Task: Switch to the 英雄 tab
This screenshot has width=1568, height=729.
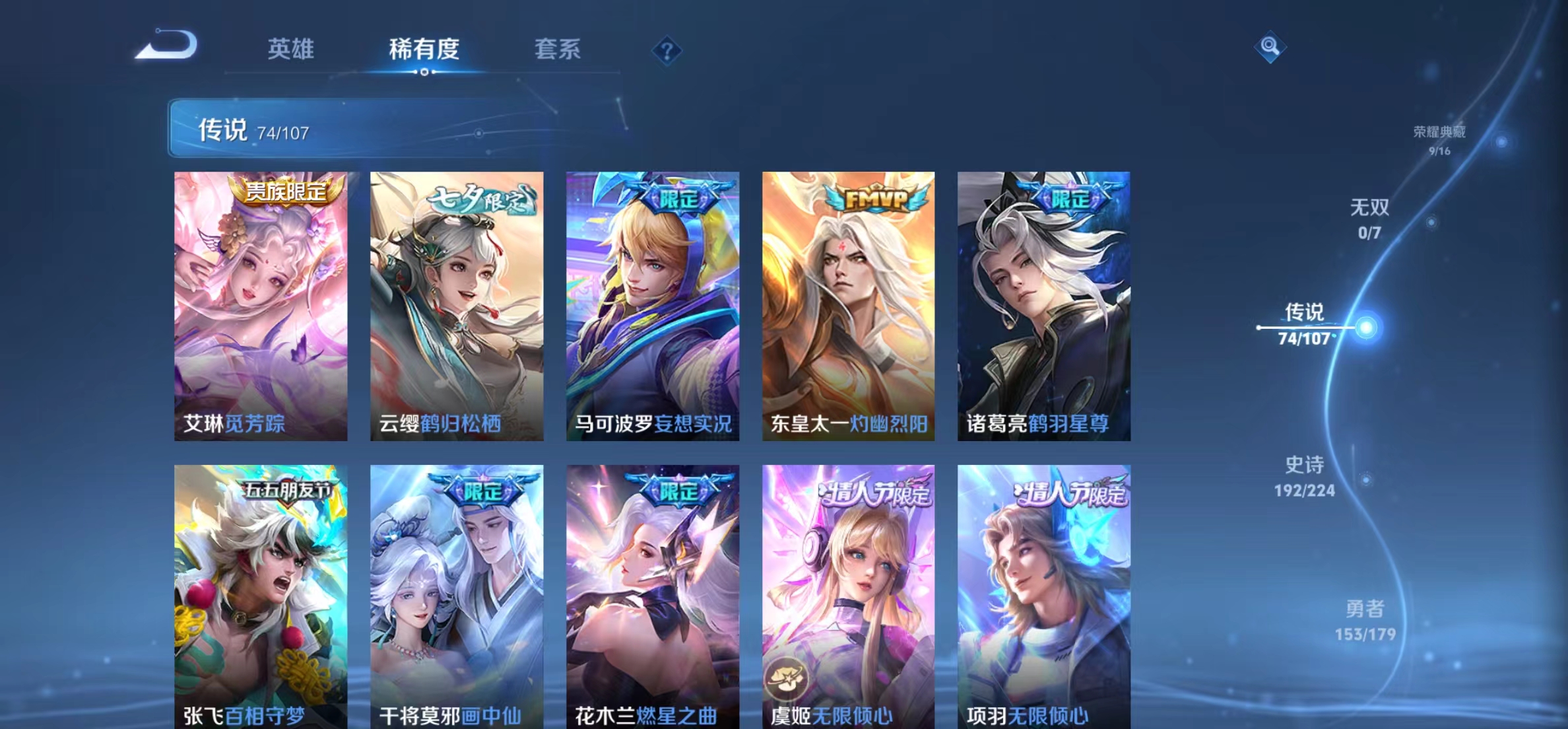Action: pos(291,50)
